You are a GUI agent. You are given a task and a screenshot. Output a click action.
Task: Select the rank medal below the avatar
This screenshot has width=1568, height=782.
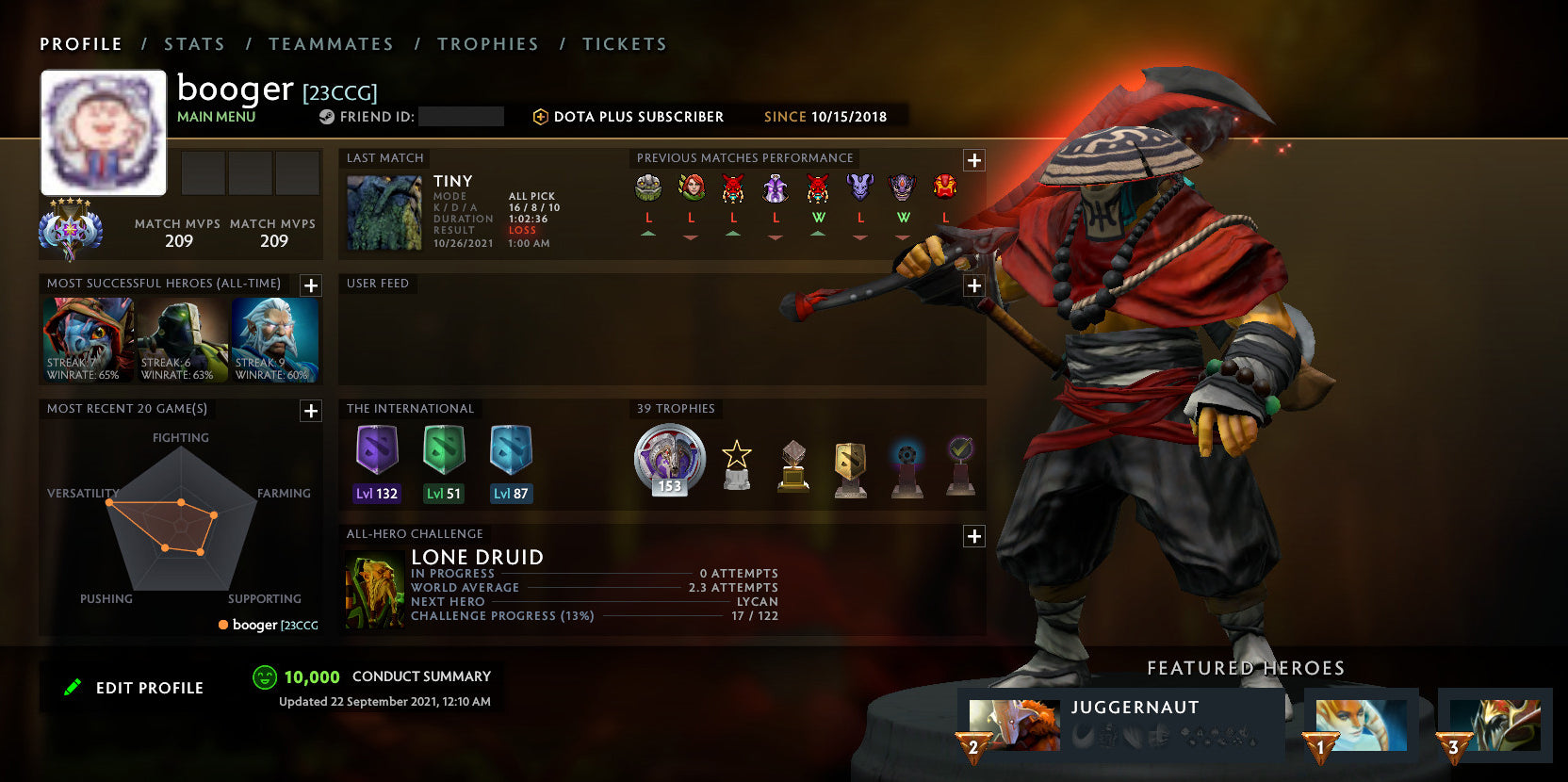[x=71, y=230]
